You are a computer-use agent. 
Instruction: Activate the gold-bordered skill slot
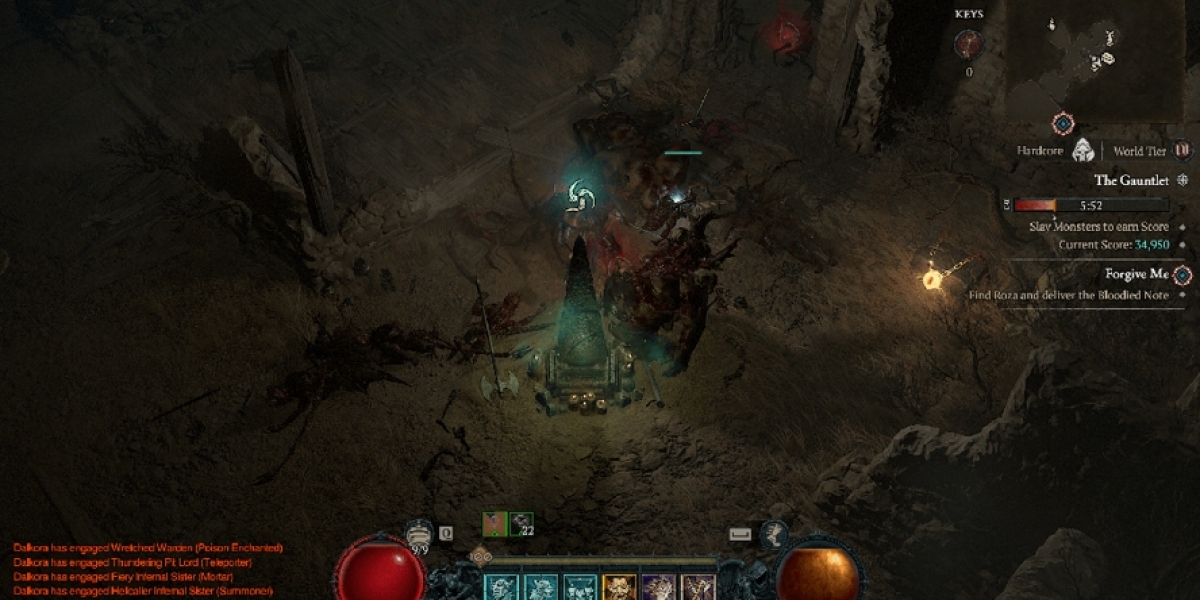(x=619, y=588)
